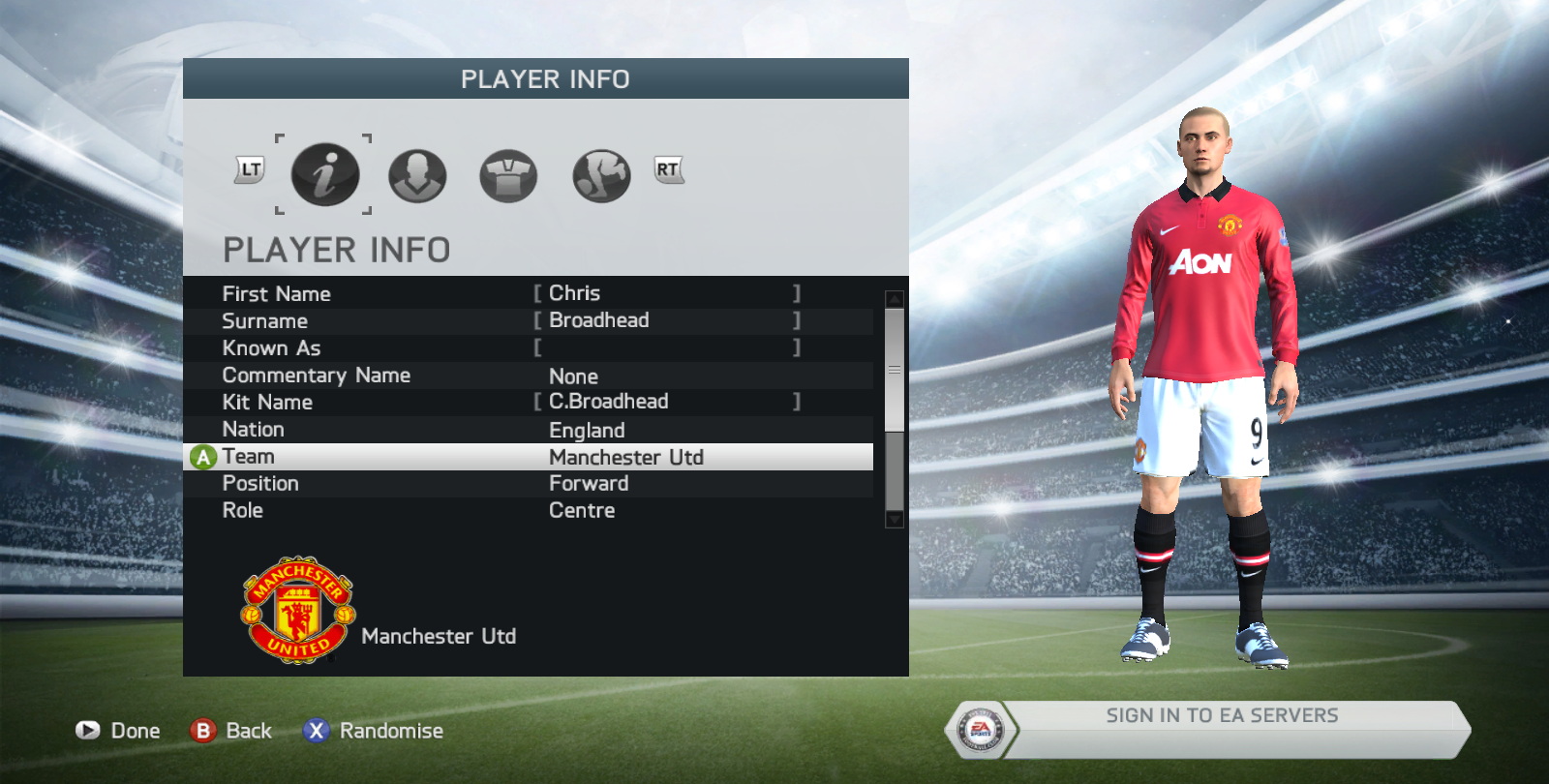
Task: Select the Nation row set to England
Action: 528,430
